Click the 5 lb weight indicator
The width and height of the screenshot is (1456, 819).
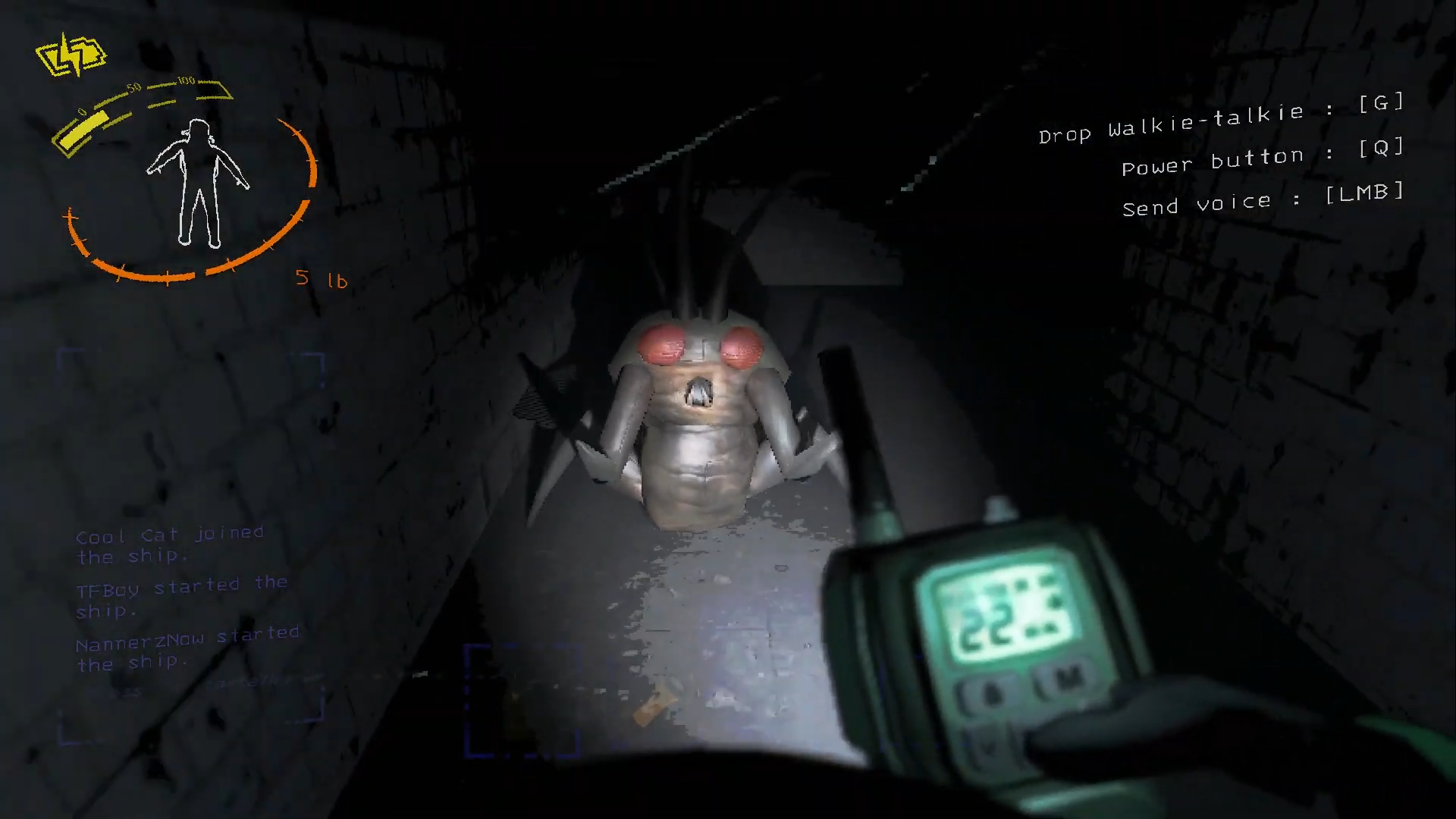(x=322, y=279)
